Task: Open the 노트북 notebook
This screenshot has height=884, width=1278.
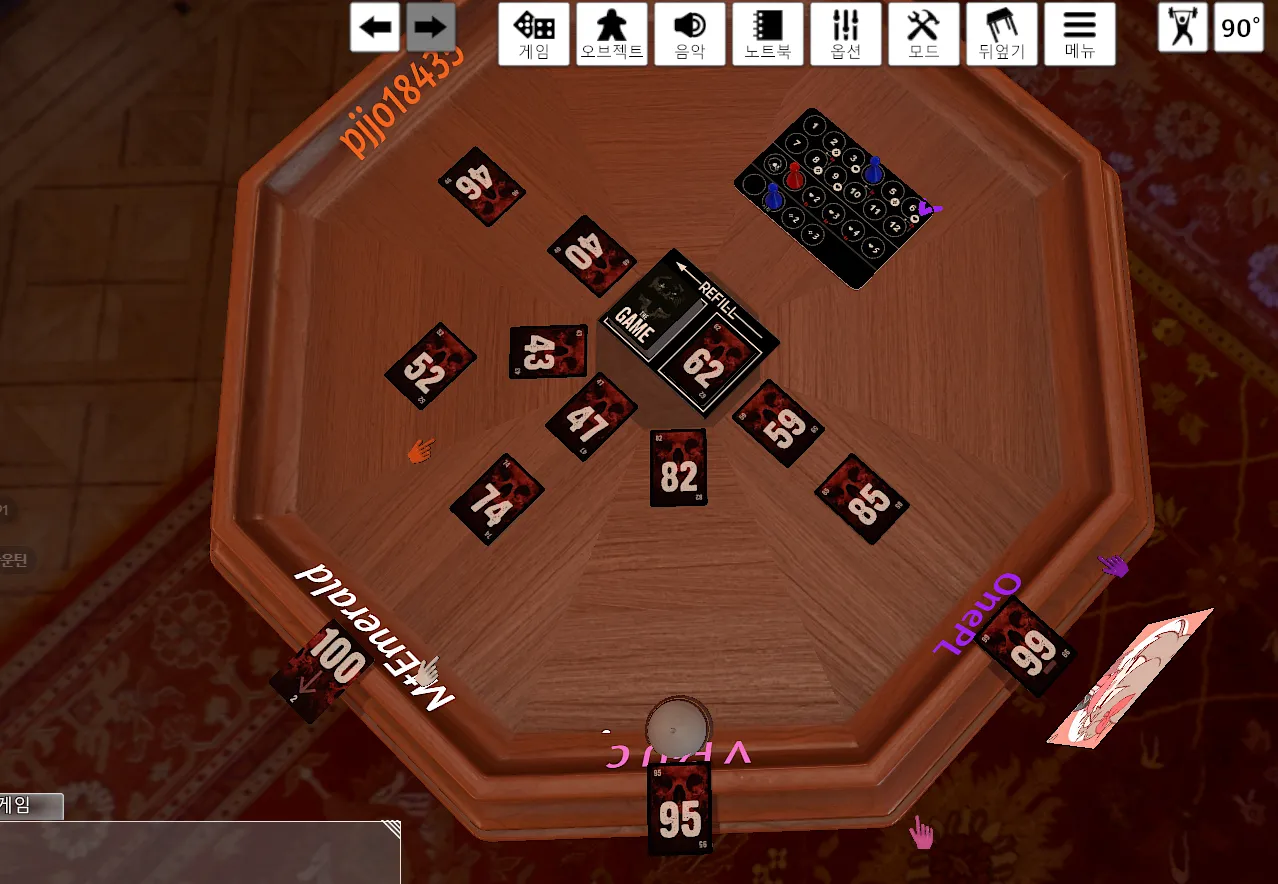Action: [768, 34]
